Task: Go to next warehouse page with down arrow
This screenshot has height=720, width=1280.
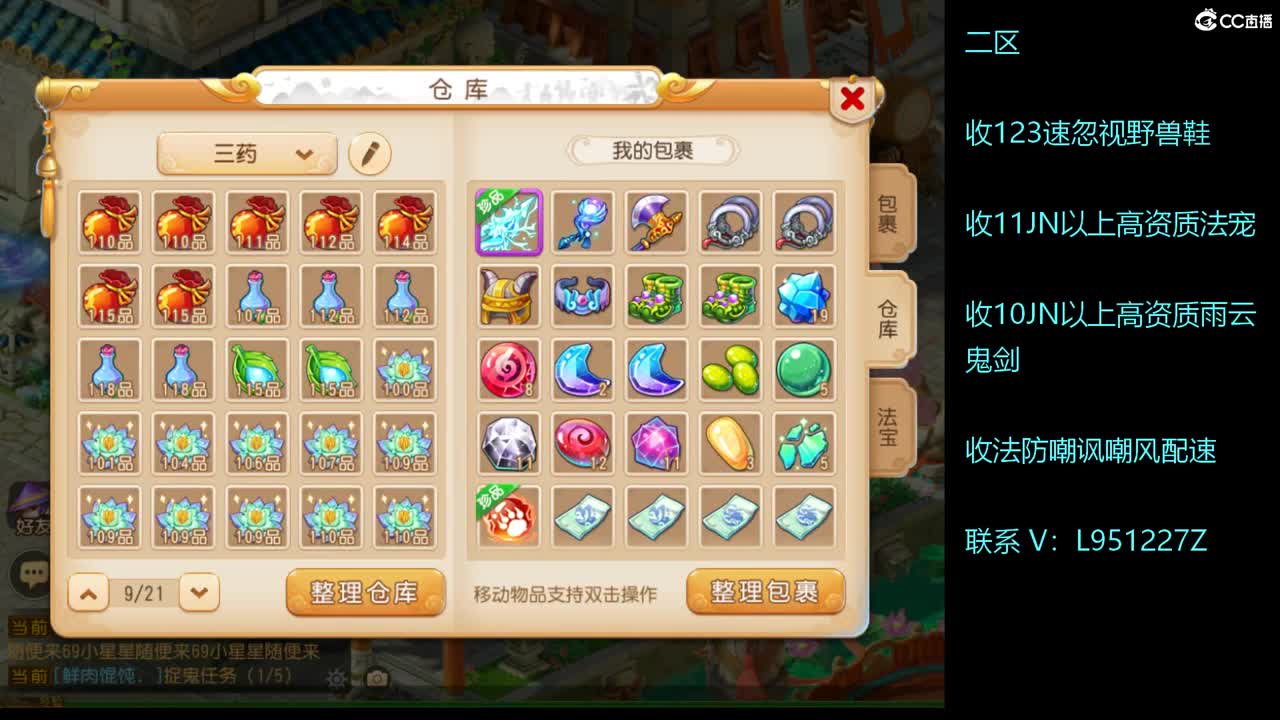Action: coord(196,592)
